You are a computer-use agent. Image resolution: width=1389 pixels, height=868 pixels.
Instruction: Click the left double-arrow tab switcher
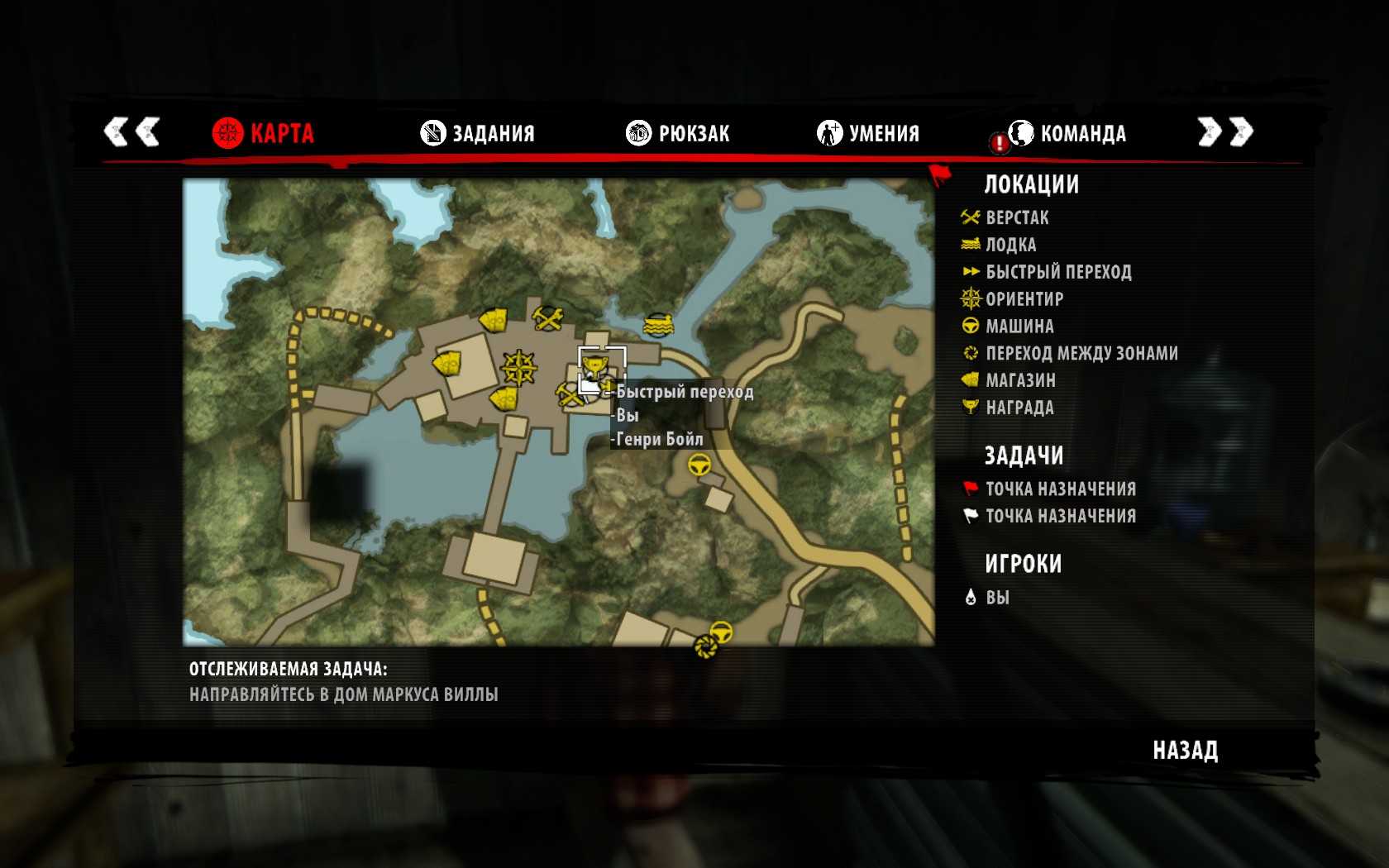(x=131, y=131)
